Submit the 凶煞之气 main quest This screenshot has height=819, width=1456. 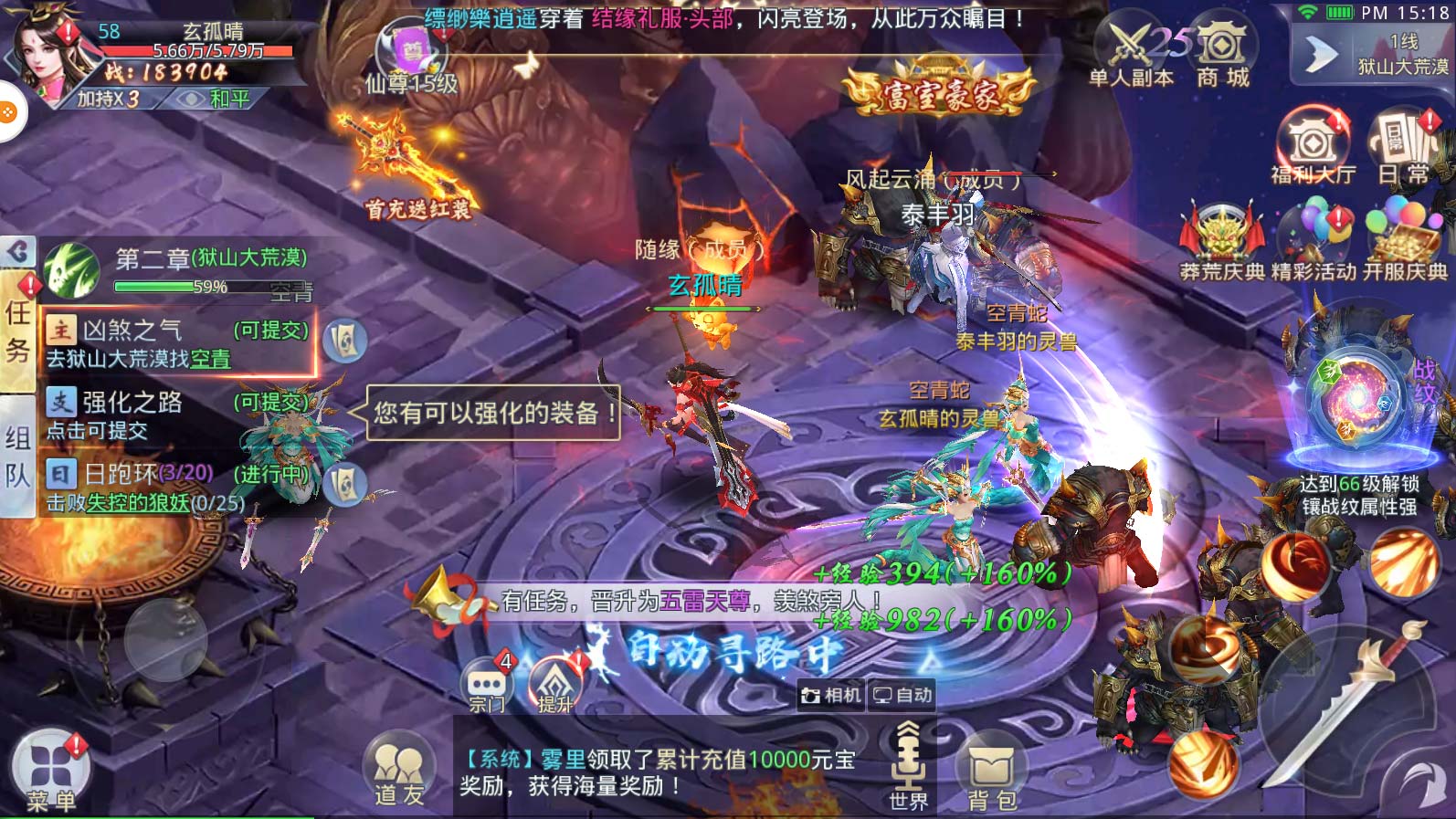[x=178, y=343]
